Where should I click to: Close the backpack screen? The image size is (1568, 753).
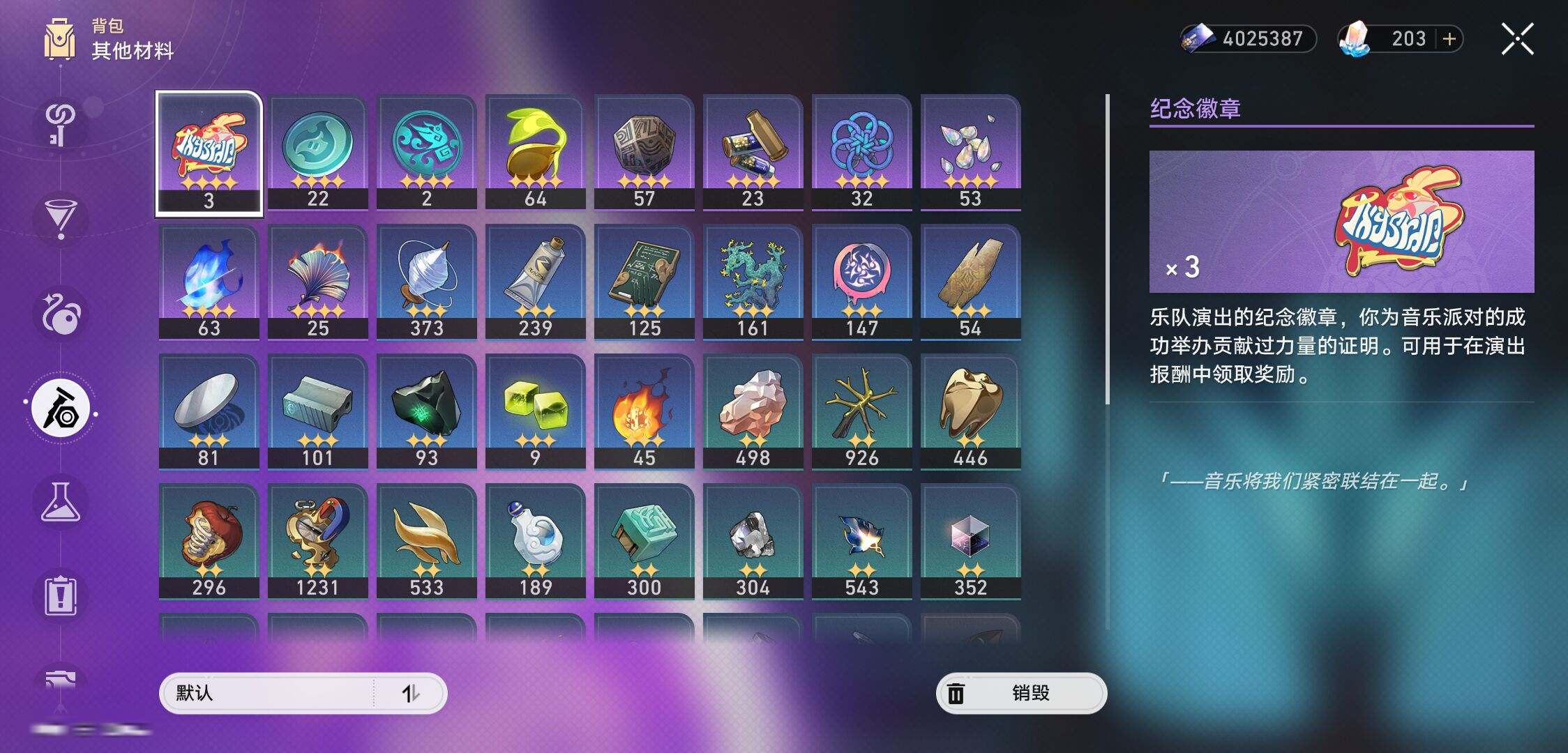(x=1517, y=39)
